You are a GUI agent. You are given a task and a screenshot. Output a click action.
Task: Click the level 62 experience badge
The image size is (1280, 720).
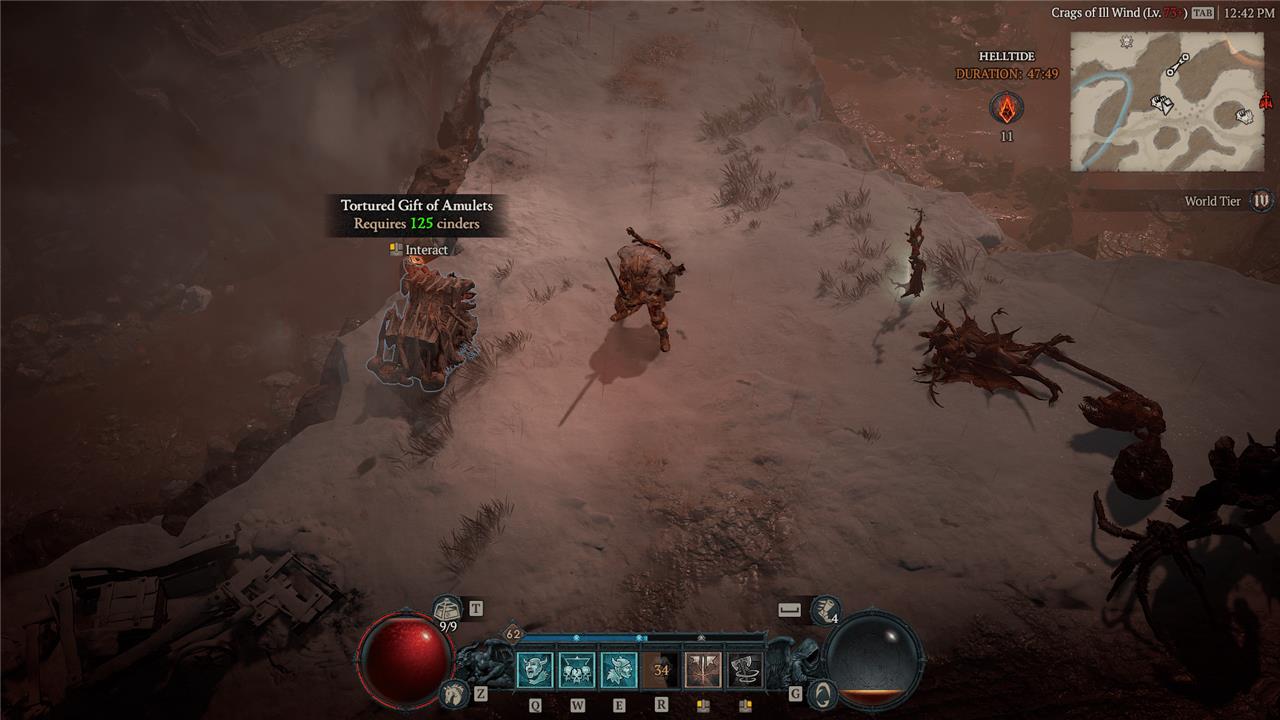point(513,634)
